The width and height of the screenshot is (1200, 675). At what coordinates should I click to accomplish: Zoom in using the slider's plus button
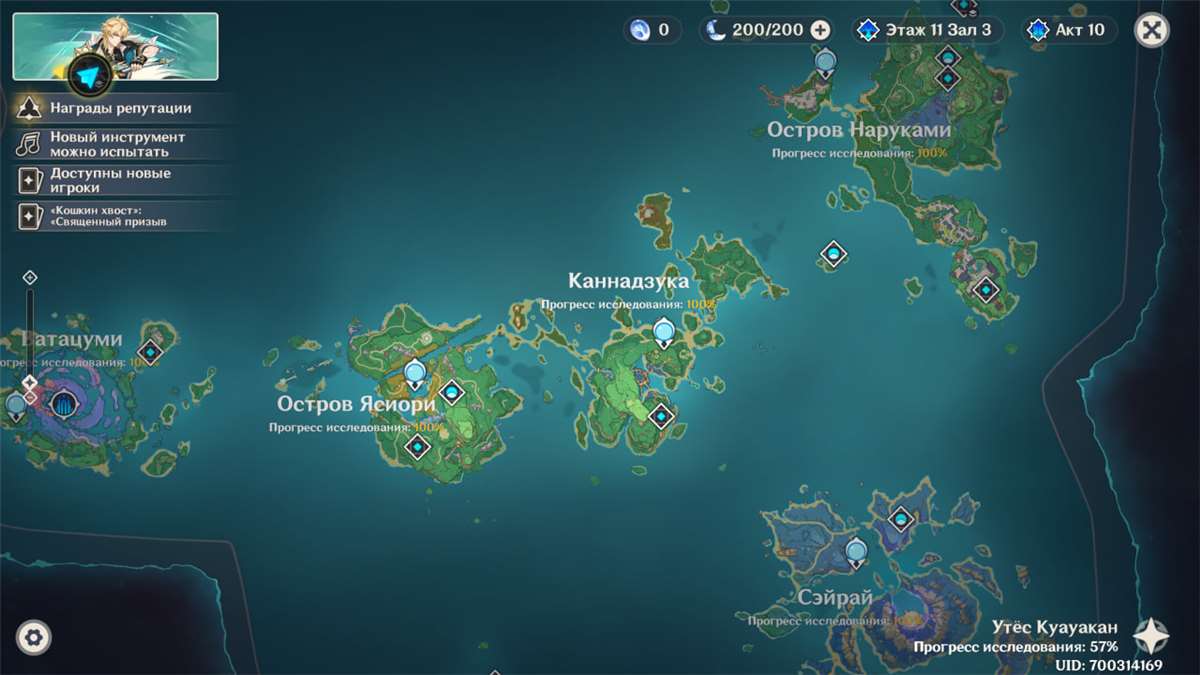(x=30, y=277)
